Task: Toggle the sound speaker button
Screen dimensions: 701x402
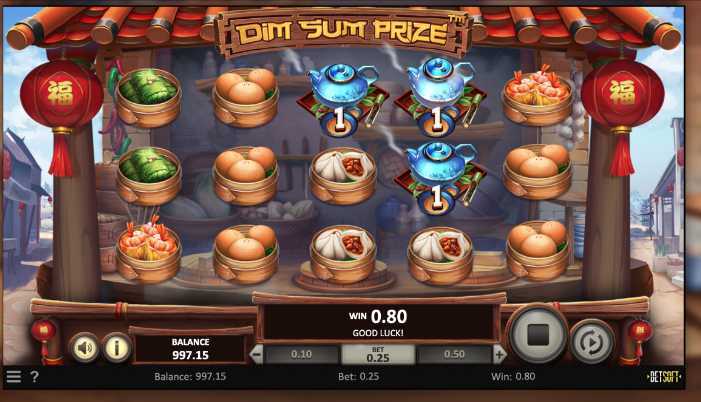Action: (84, 346)
